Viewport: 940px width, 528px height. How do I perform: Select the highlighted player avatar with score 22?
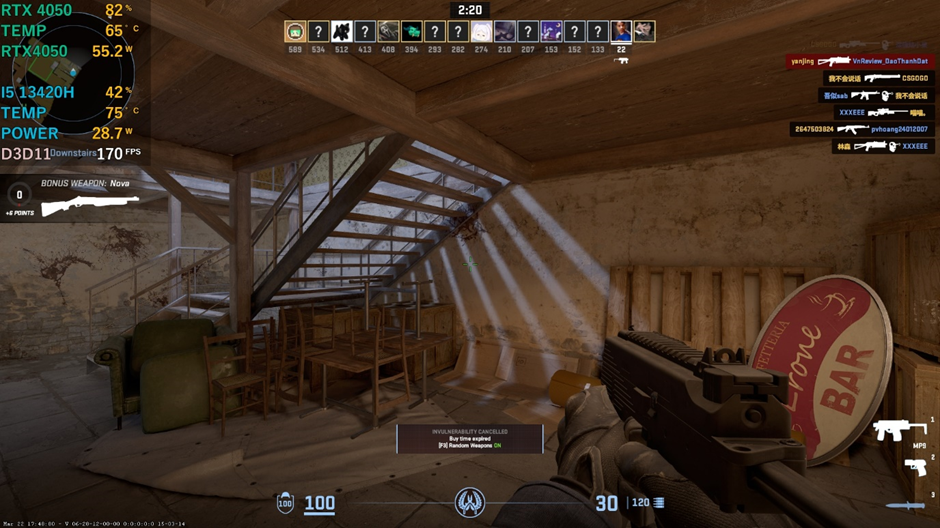tap(621, 32)
